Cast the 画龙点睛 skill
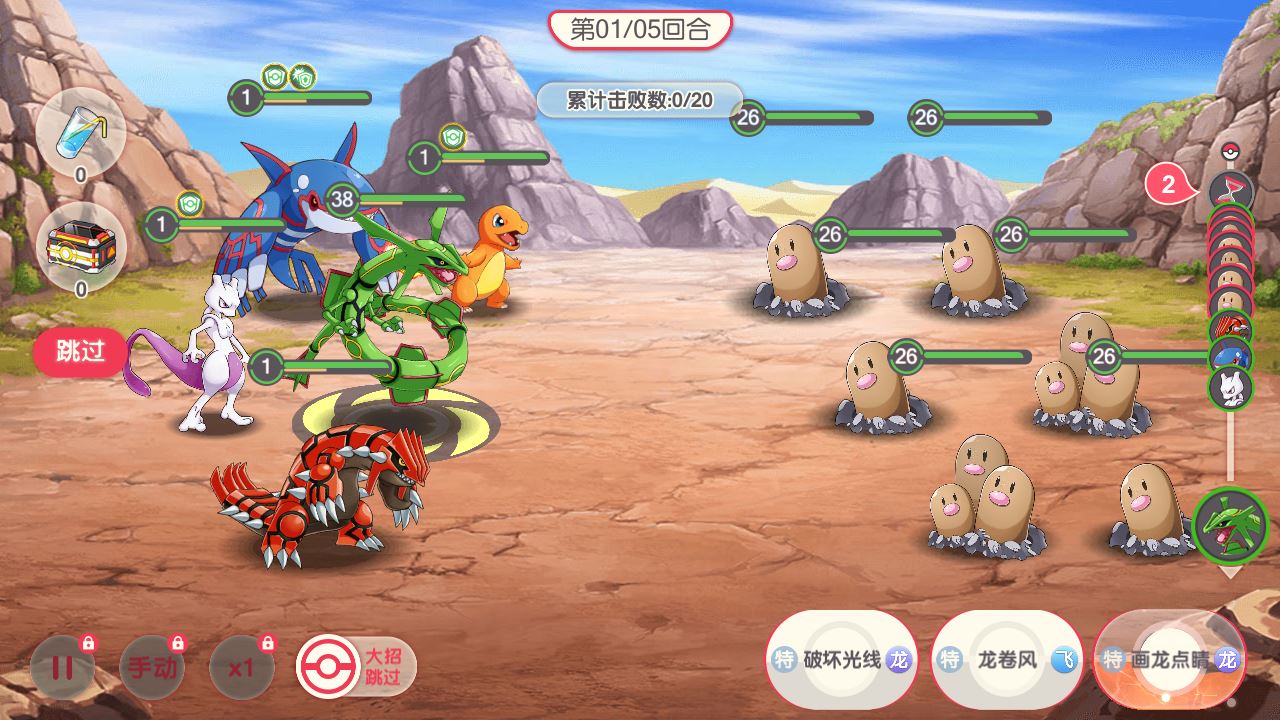The height and width of the screenshot is (720, 1280). [x=1169, y=660]
